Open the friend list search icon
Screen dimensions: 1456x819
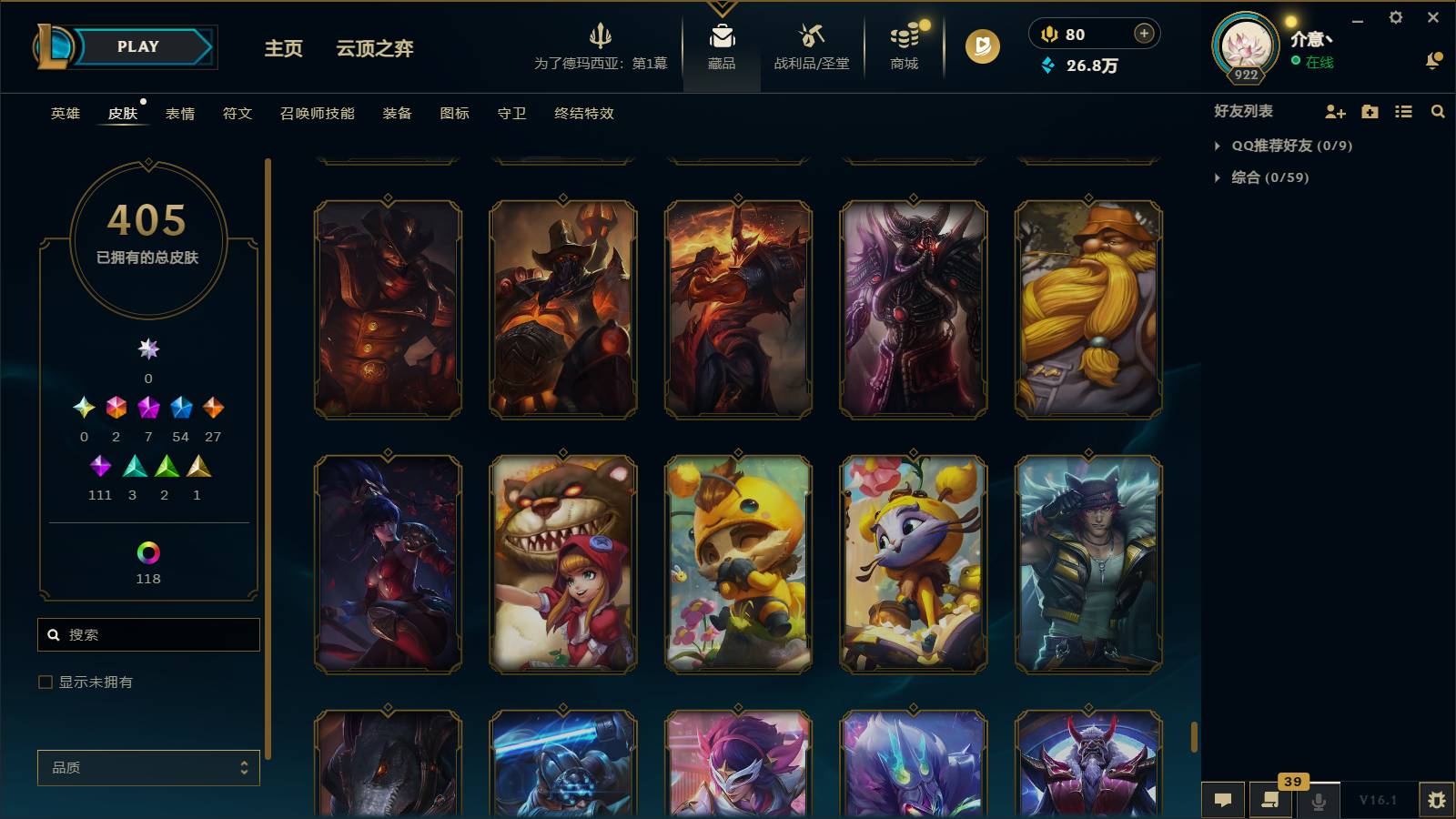click(1438, 112)
